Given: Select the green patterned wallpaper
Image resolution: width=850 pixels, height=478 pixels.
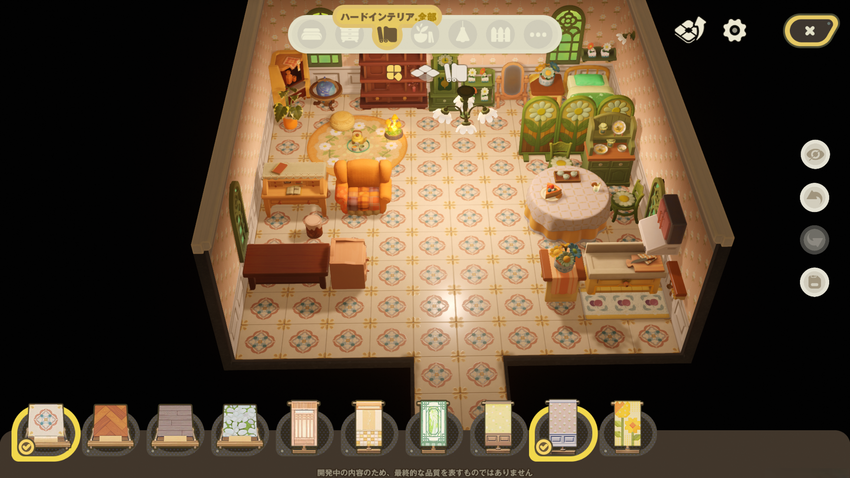Looking at the screenshot, I should click(x=434, y=428).
